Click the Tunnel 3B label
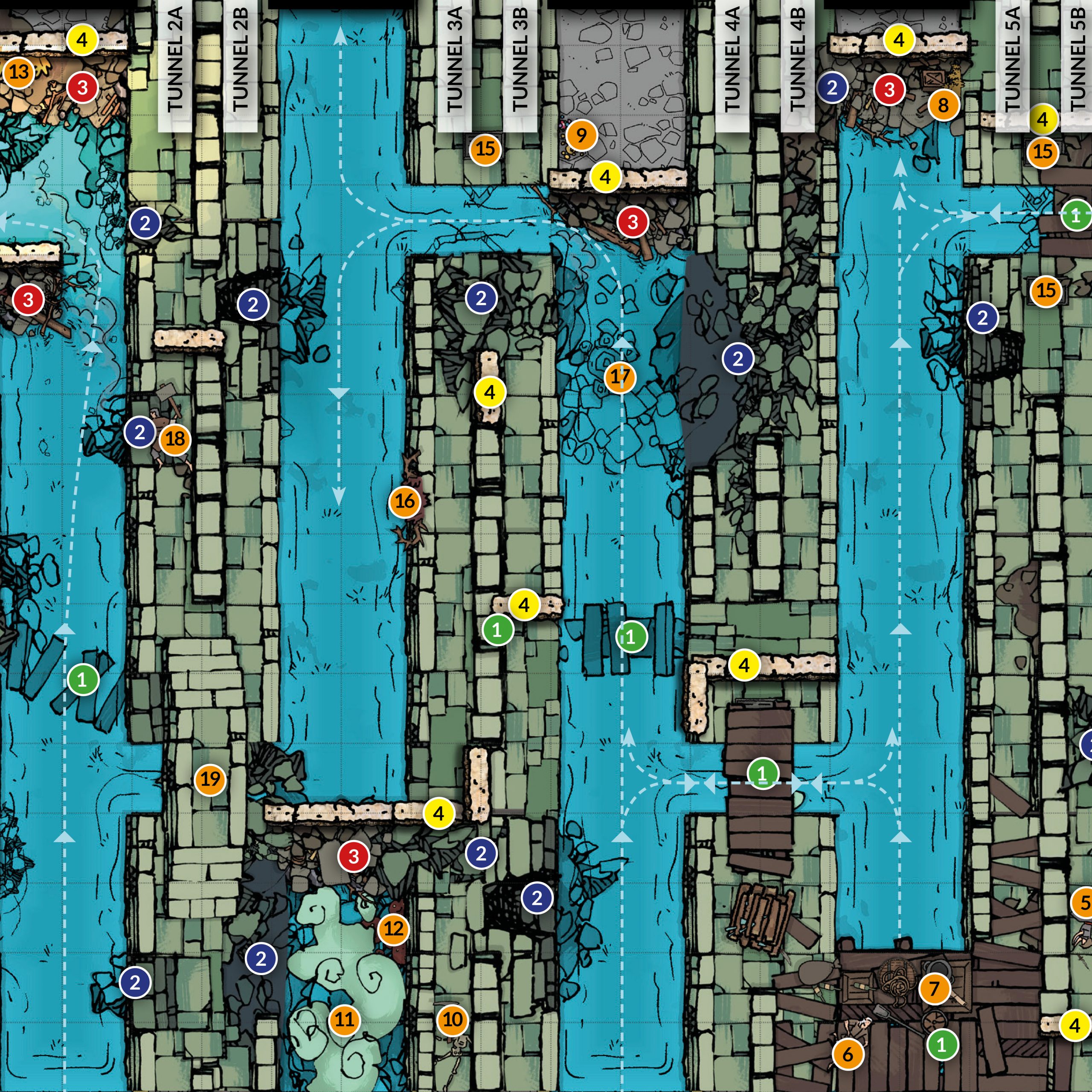 [520, 59]
